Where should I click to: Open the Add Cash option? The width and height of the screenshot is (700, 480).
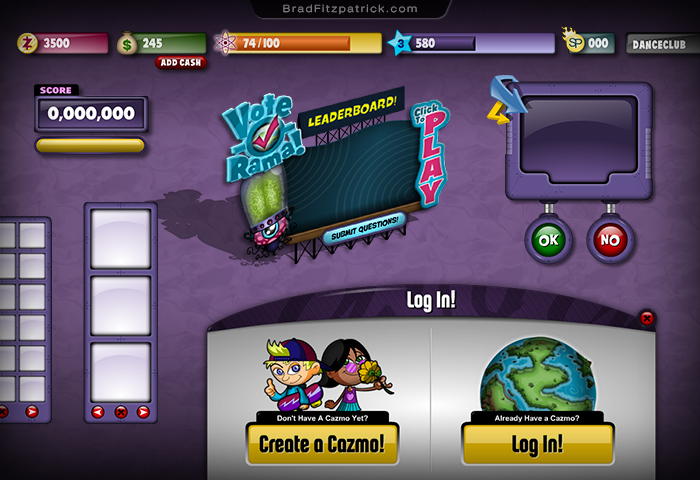[x=181, y=63]
